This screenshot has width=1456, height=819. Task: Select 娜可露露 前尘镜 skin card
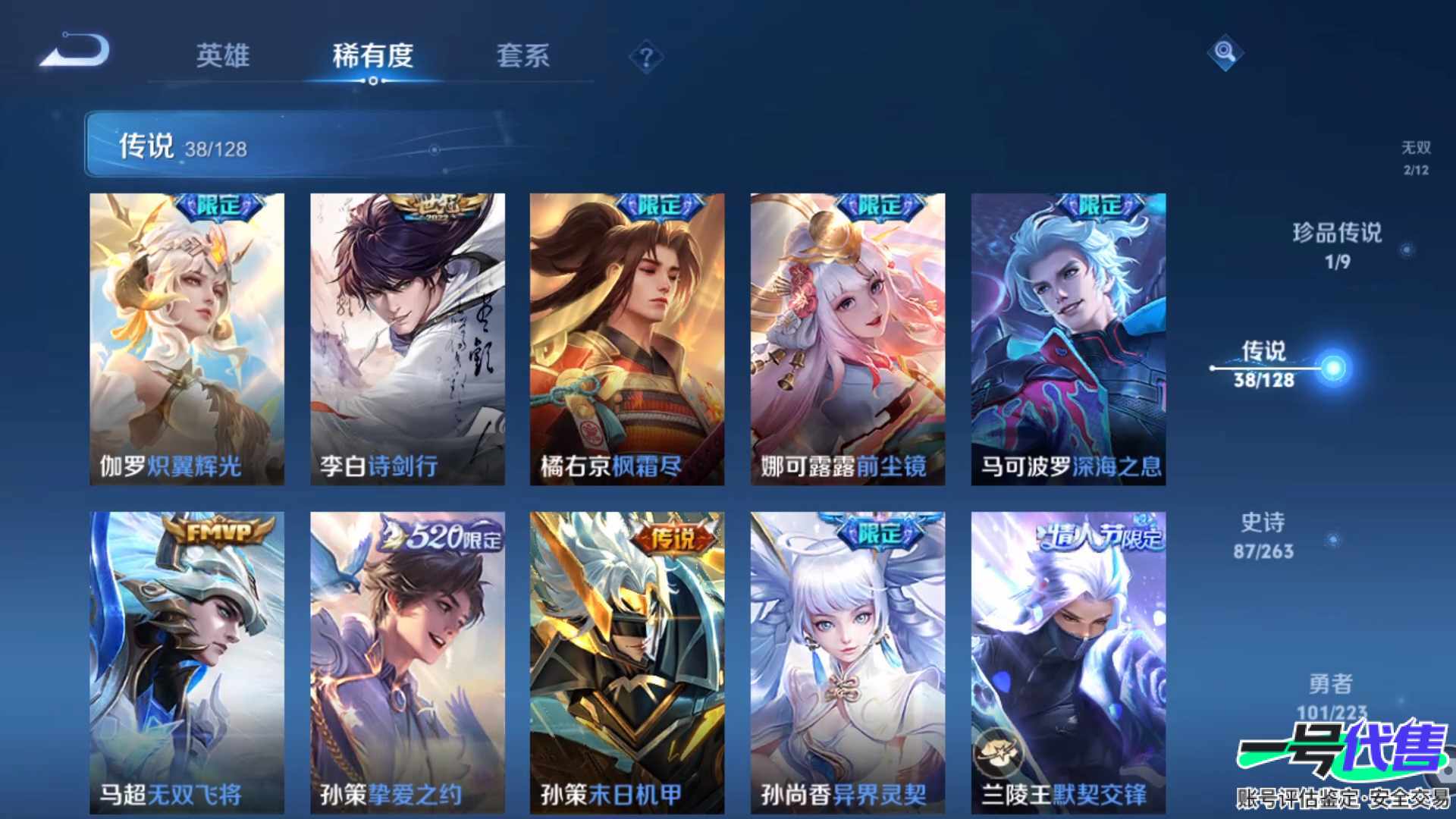848,339
